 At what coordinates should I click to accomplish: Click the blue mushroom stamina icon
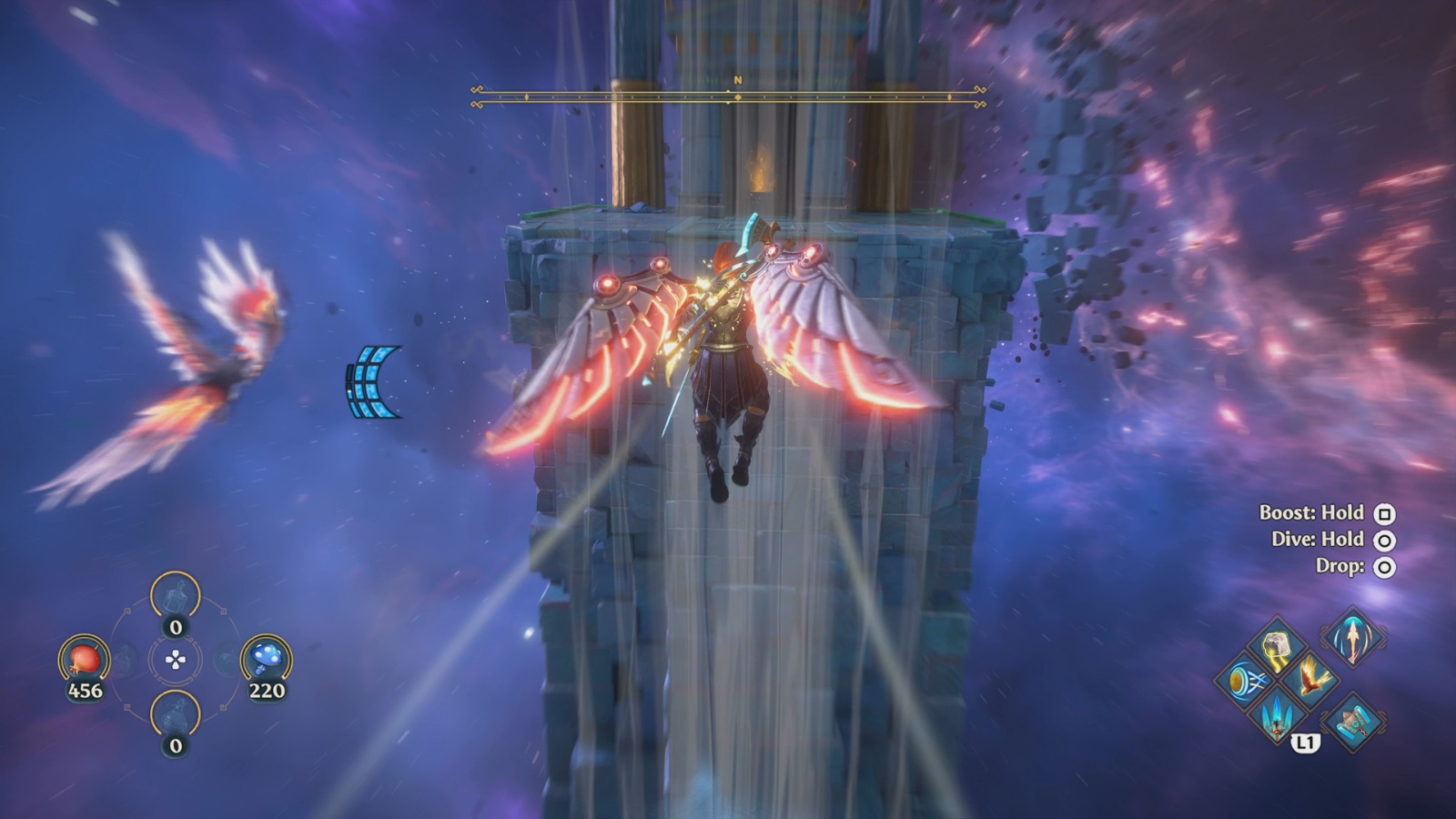click(x=266, y=658)
